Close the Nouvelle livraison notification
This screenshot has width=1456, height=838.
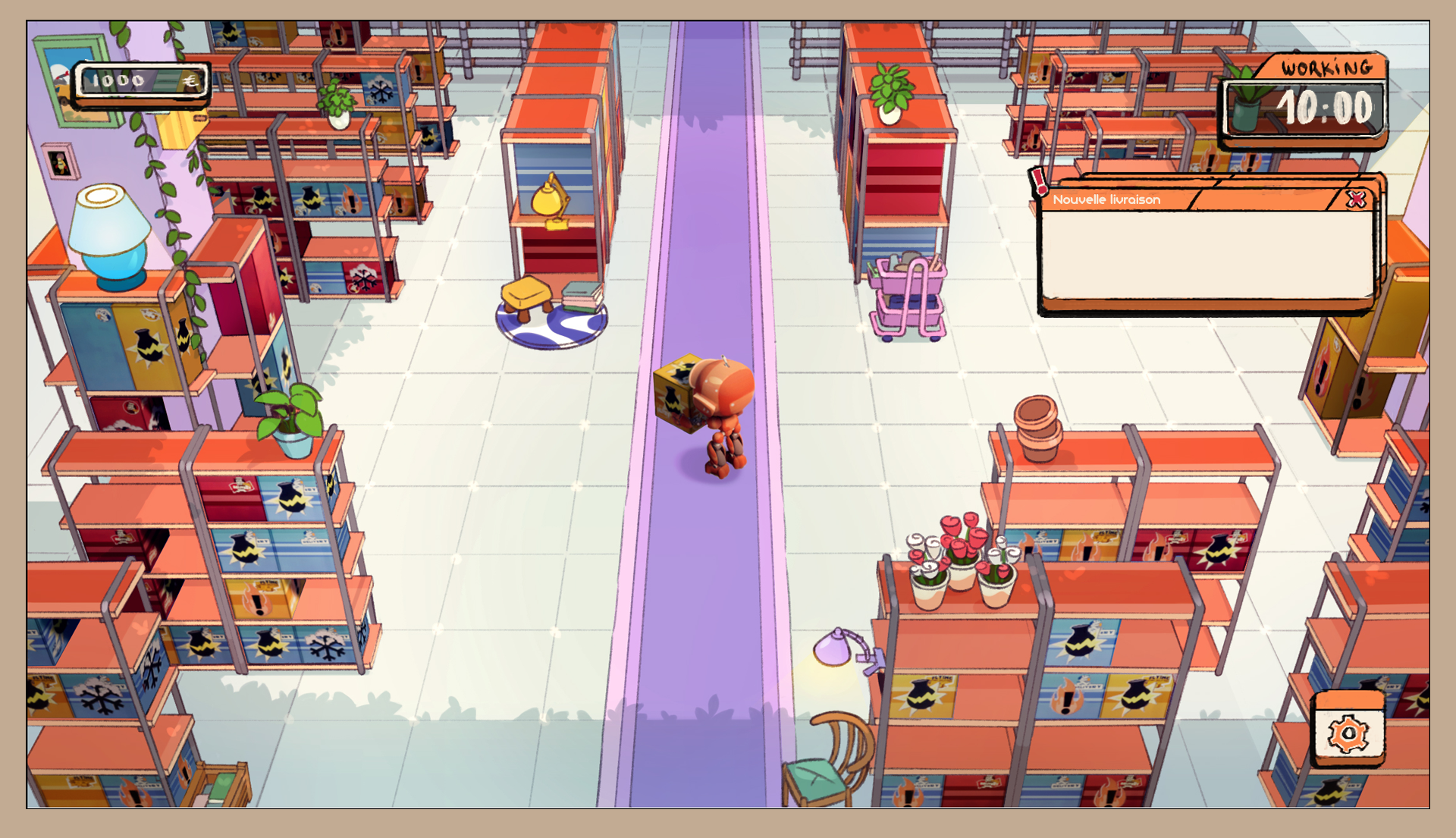[1356, 199]
